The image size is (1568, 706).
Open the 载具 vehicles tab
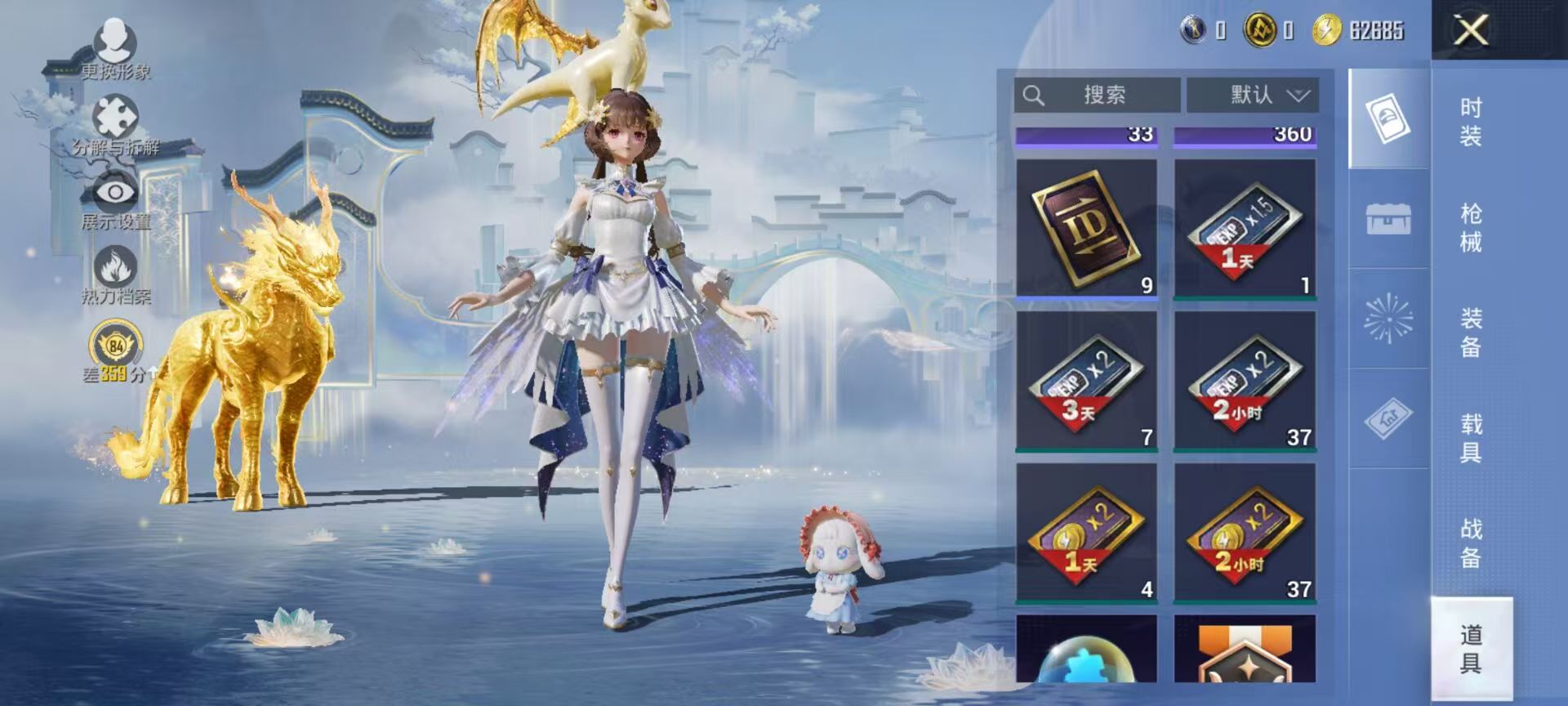click(1471, 438)
